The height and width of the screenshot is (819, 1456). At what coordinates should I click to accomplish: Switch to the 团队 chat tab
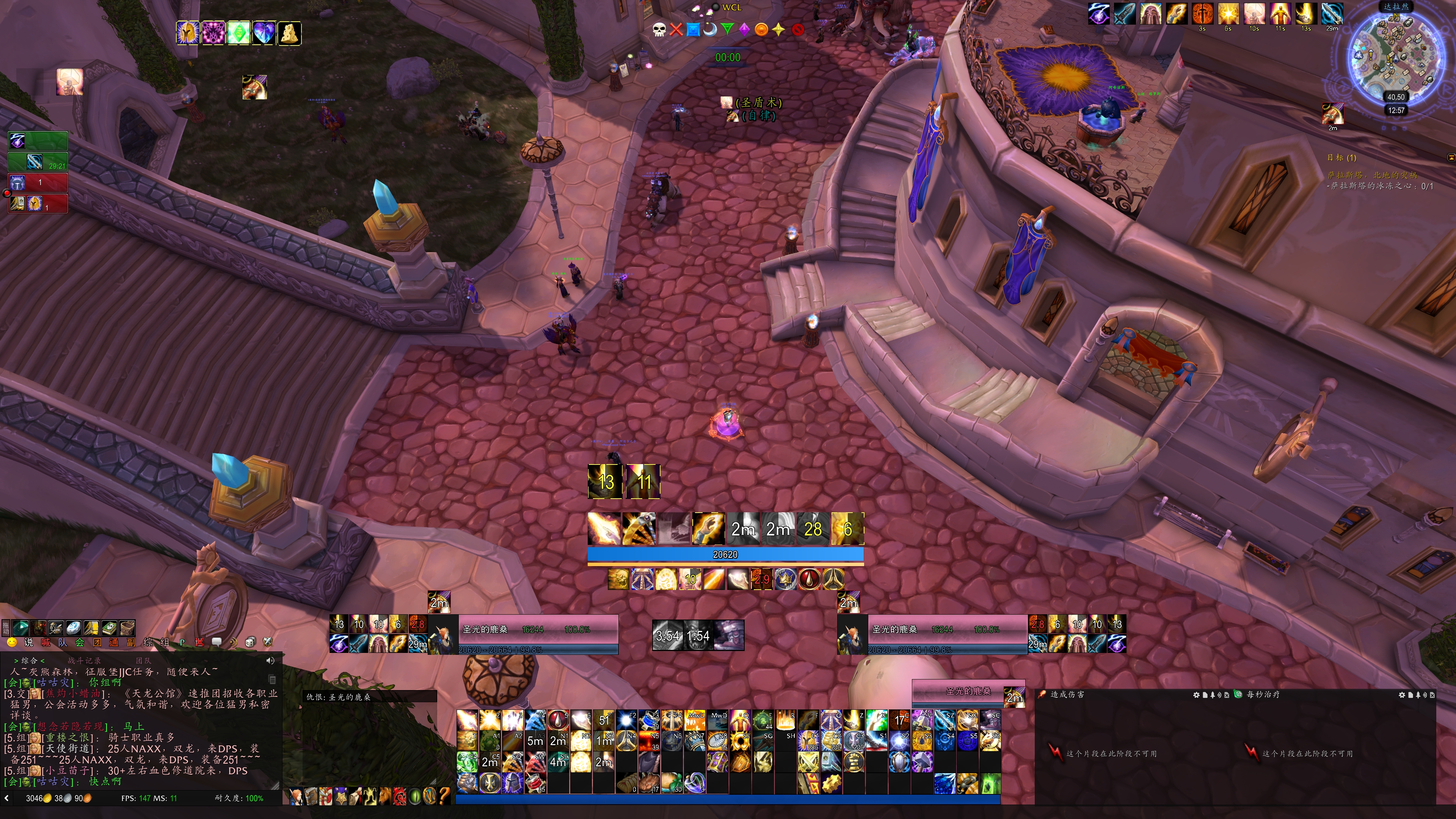[144, 660]
